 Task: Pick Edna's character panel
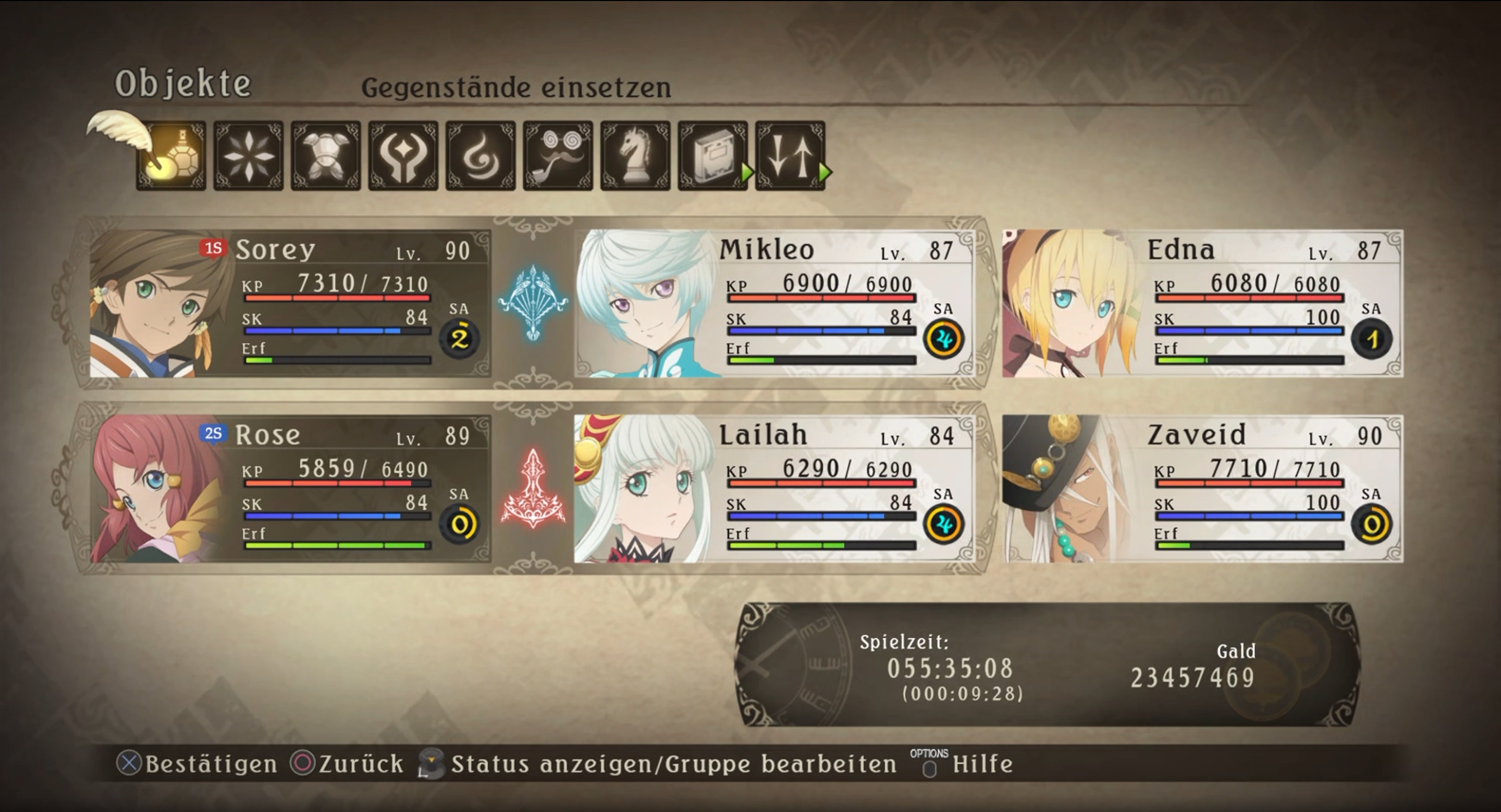pyautogui.click(x=1202, y=303)
